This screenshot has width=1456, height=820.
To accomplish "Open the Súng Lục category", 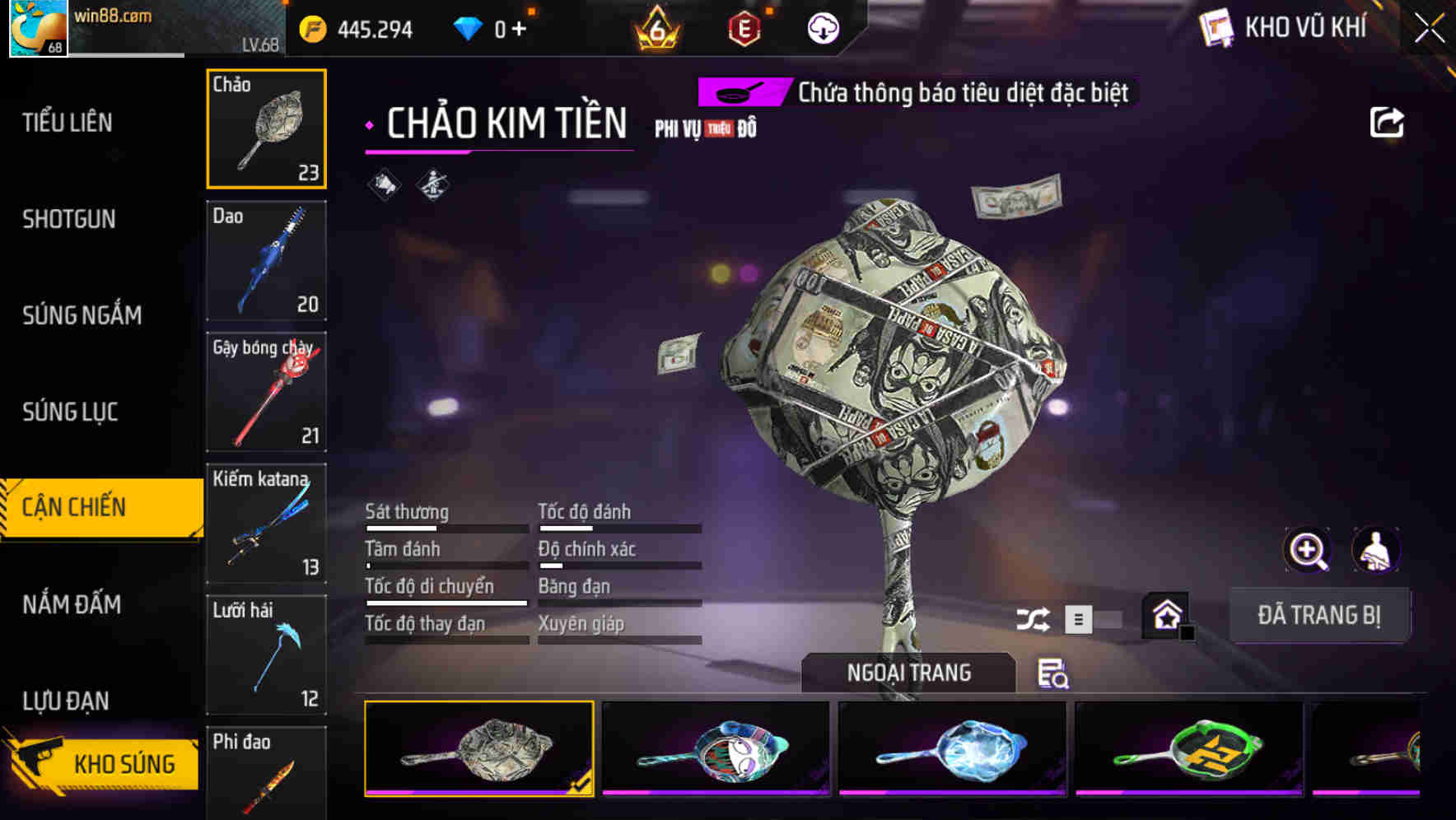I will point(70,412).
